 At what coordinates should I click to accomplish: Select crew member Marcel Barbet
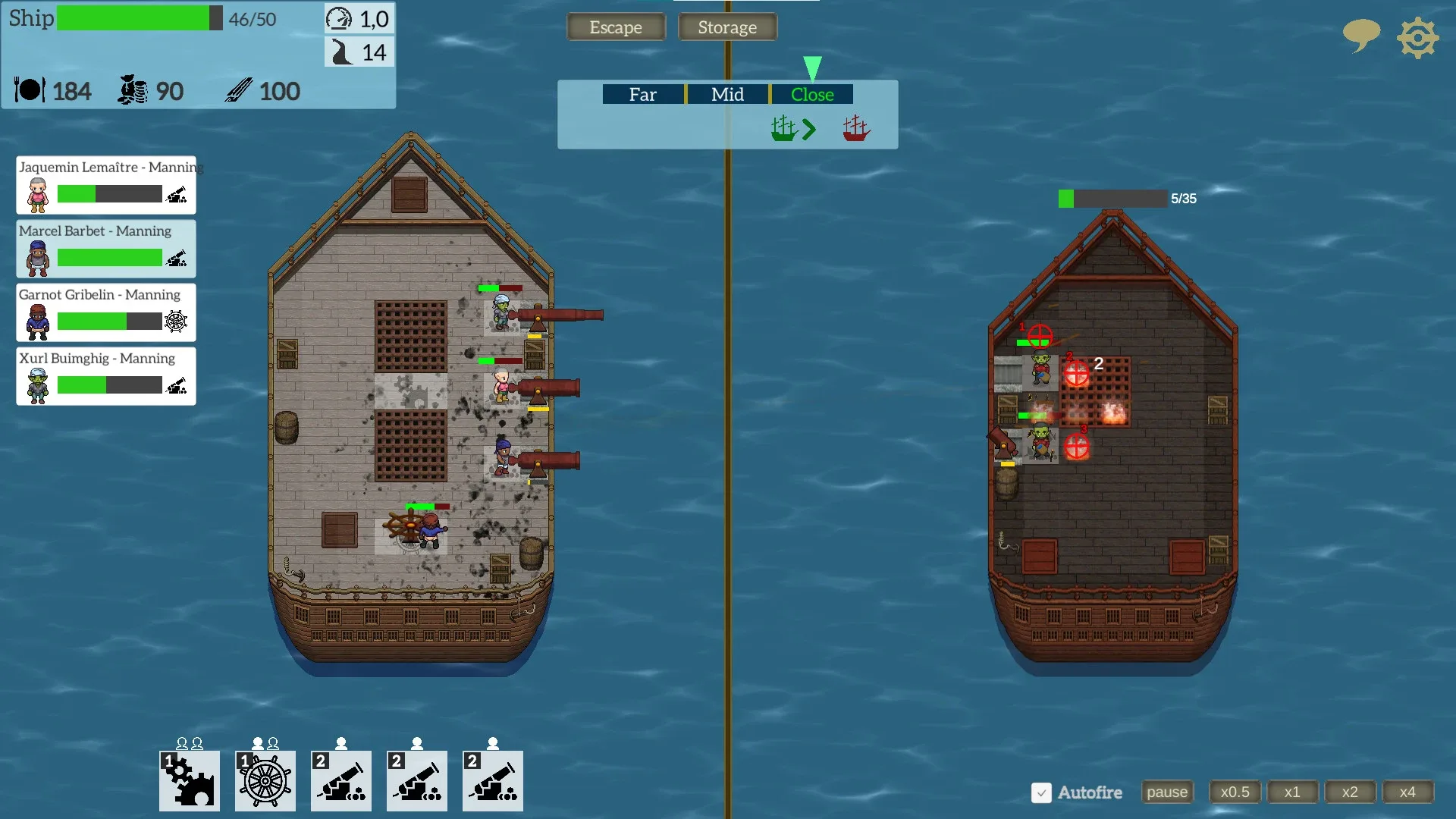click(106, 249)
